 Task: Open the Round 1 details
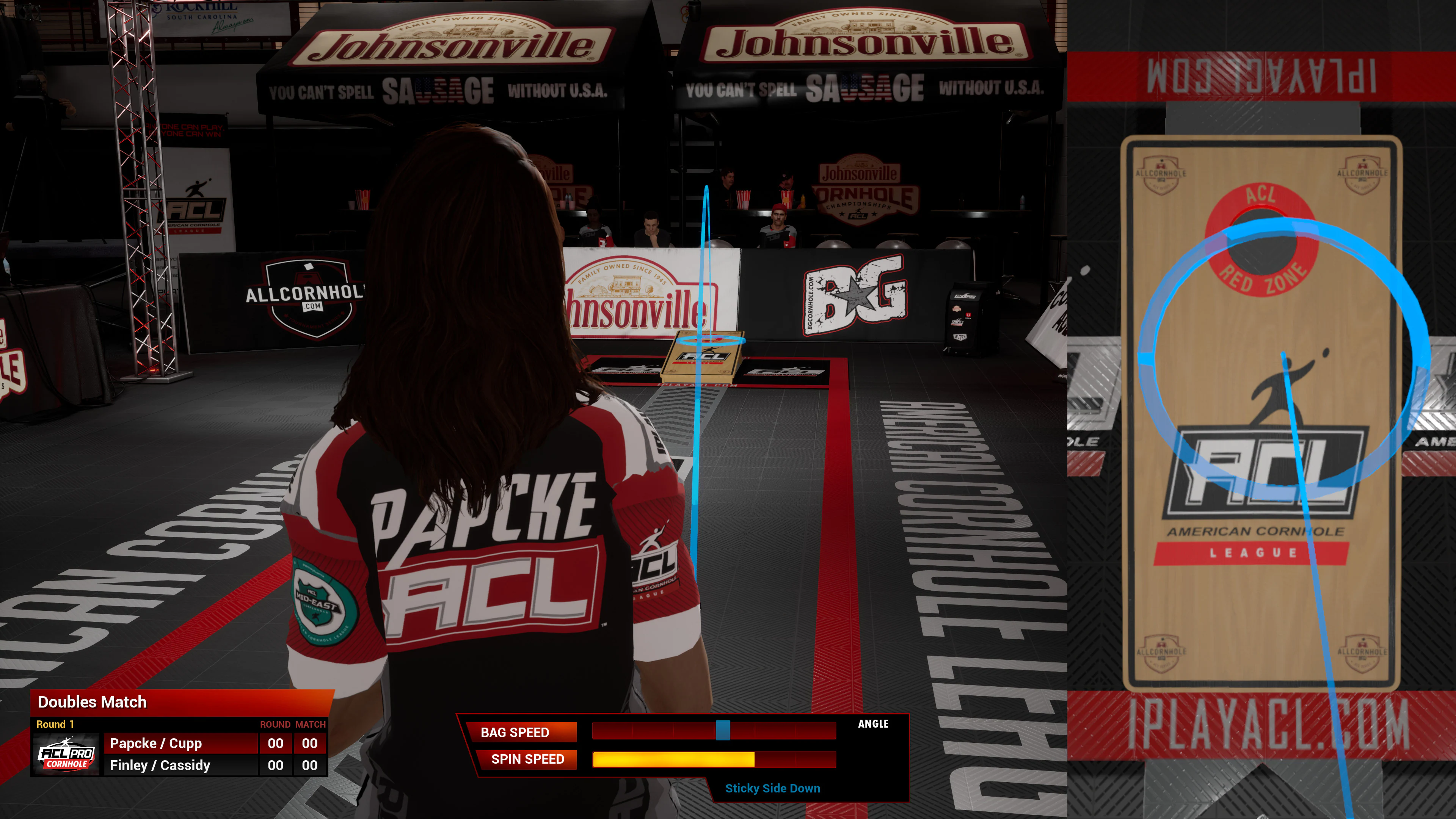tap(56, 724)
